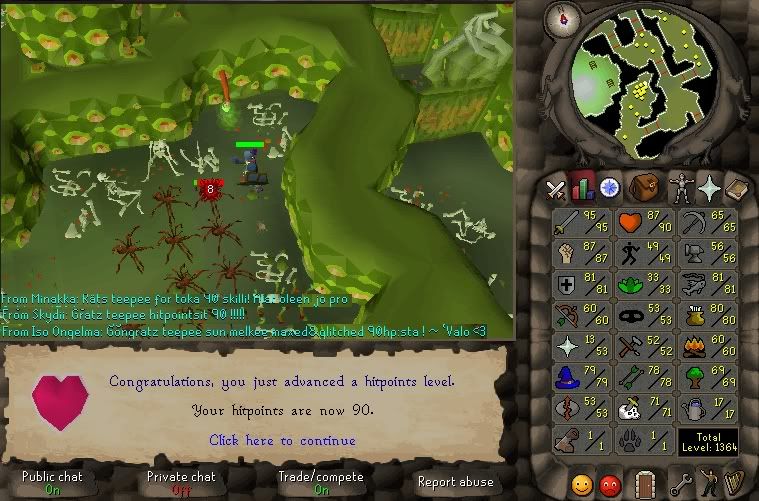The width and height of the screenshot is (759, 501).
Task: Show the prayer tab with the star icon
Action: pos(710,187)
